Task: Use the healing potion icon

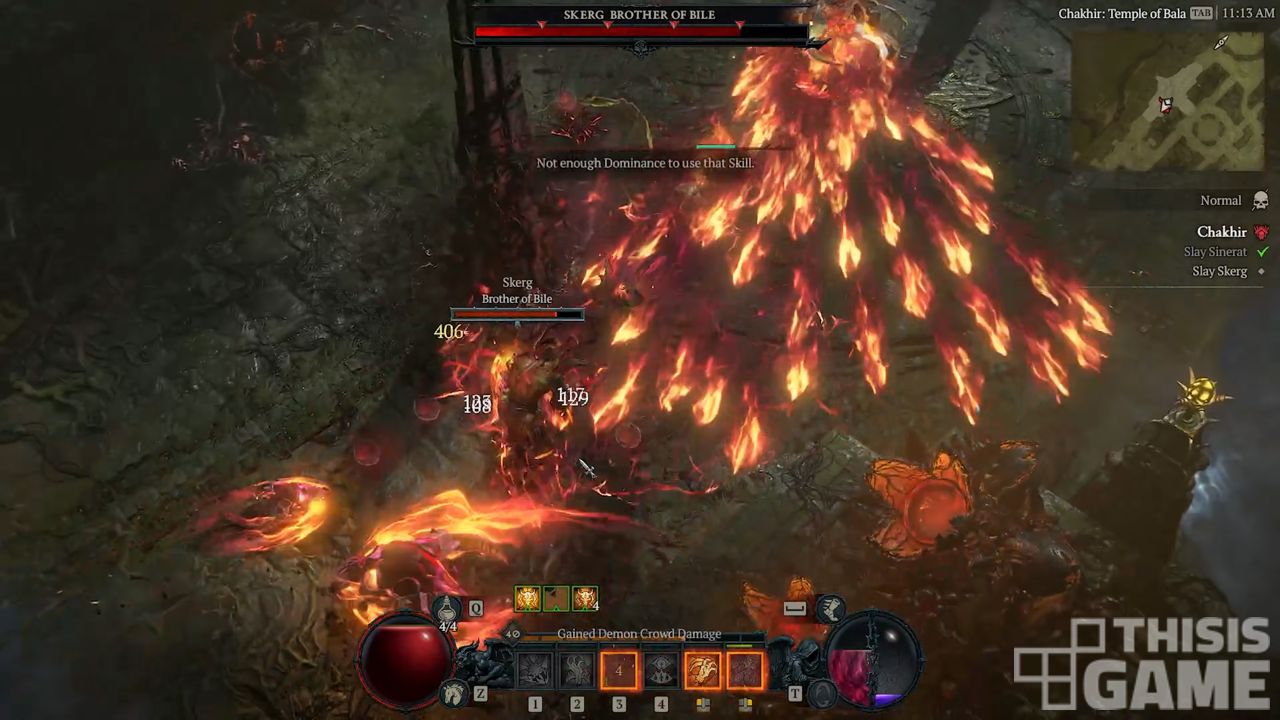Action: click(447, 607)
